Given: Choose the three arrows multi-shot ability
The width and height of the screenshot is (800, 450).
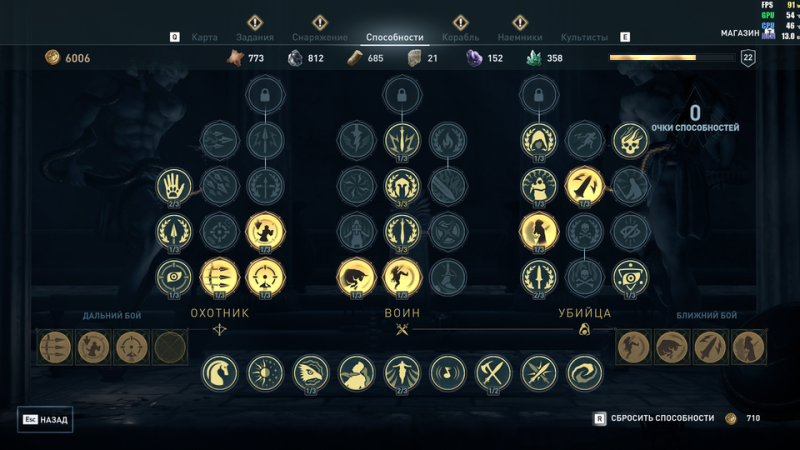Looking at the screenshot, I should (219, 275).
